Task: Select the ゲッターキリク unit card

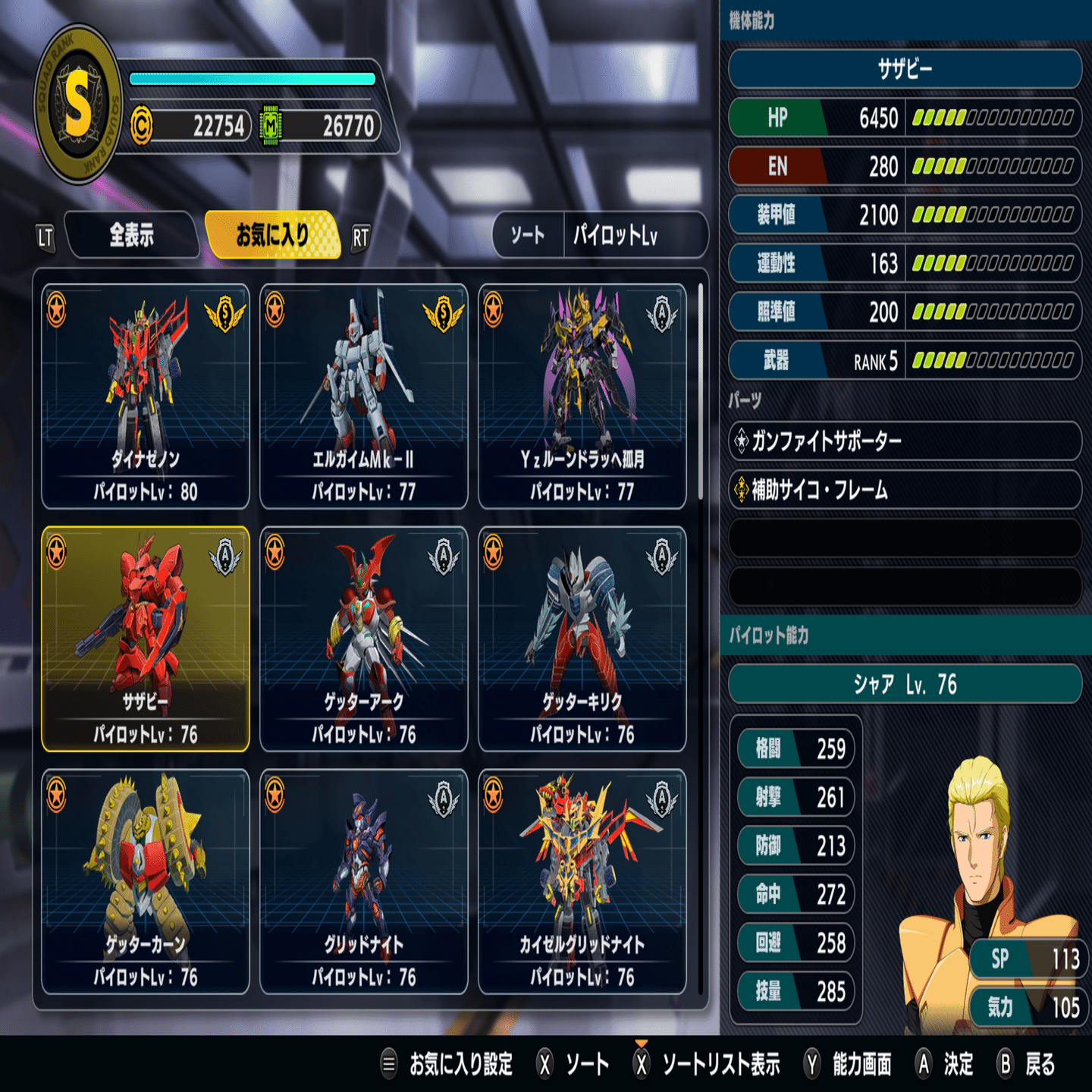Action: [x=582, y=639]
